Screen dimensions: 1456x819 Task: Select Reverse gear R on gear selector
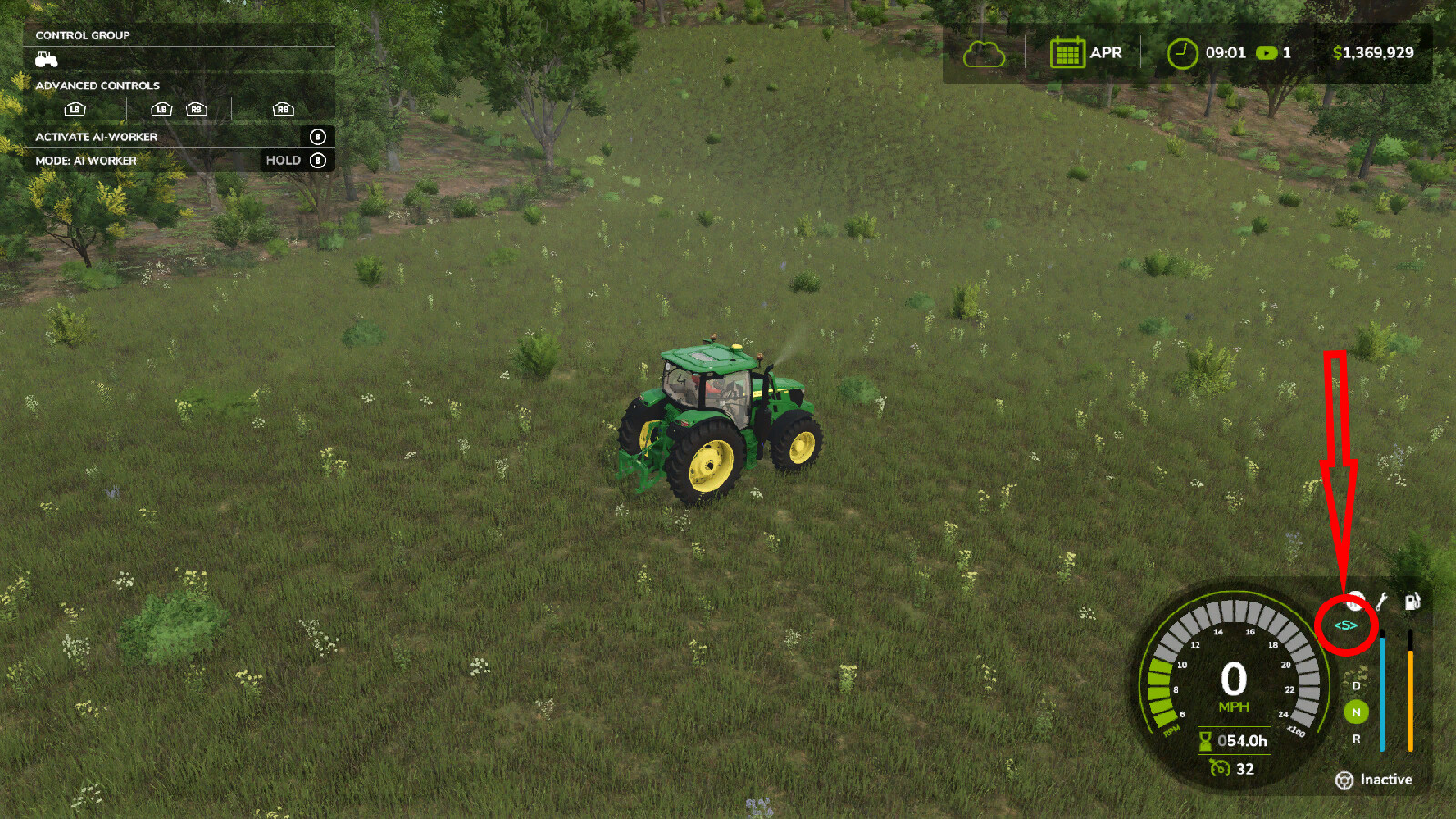(1356, 741)
